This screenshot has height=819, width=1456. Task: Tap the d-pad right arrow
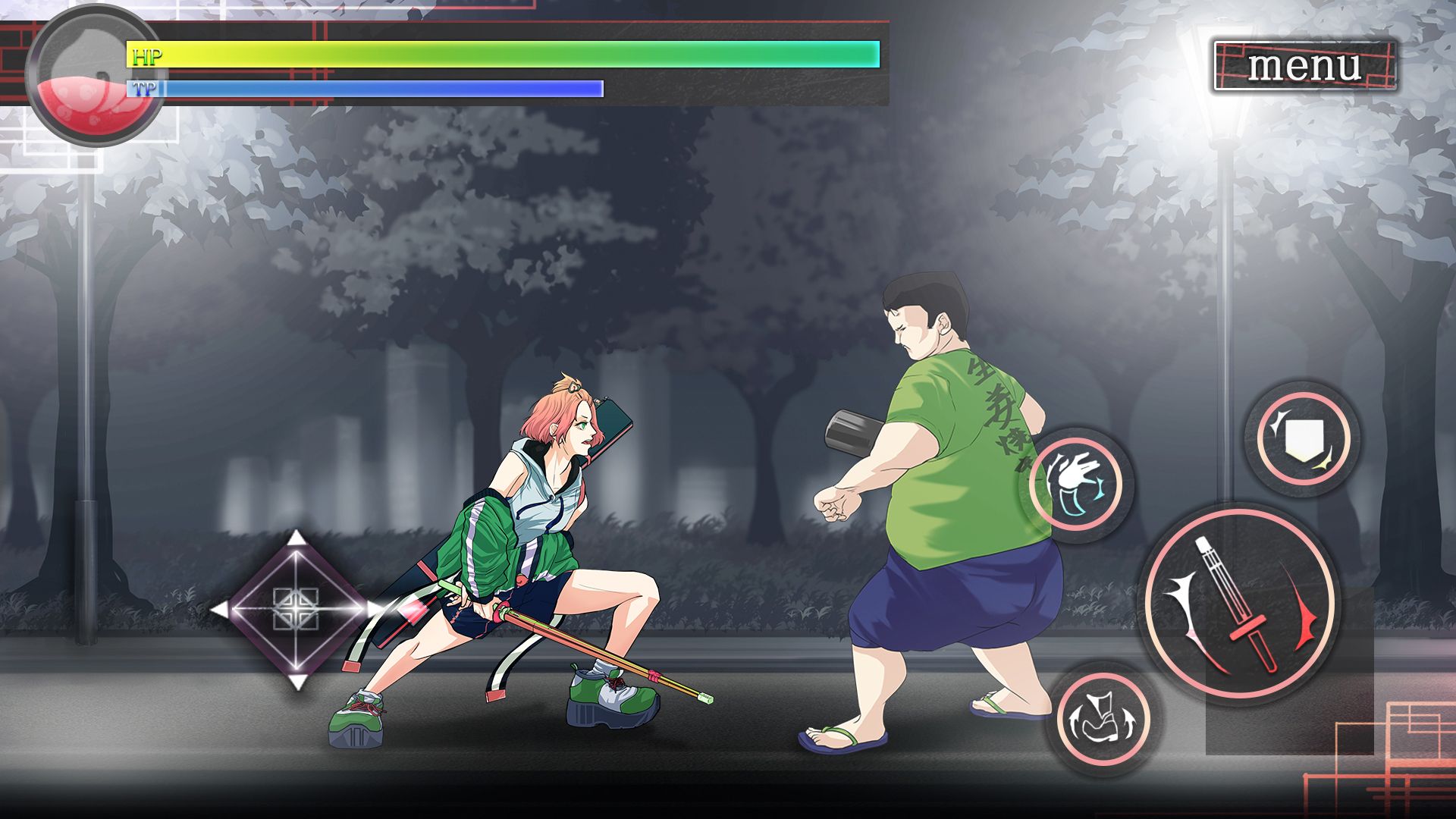(374, 609)
